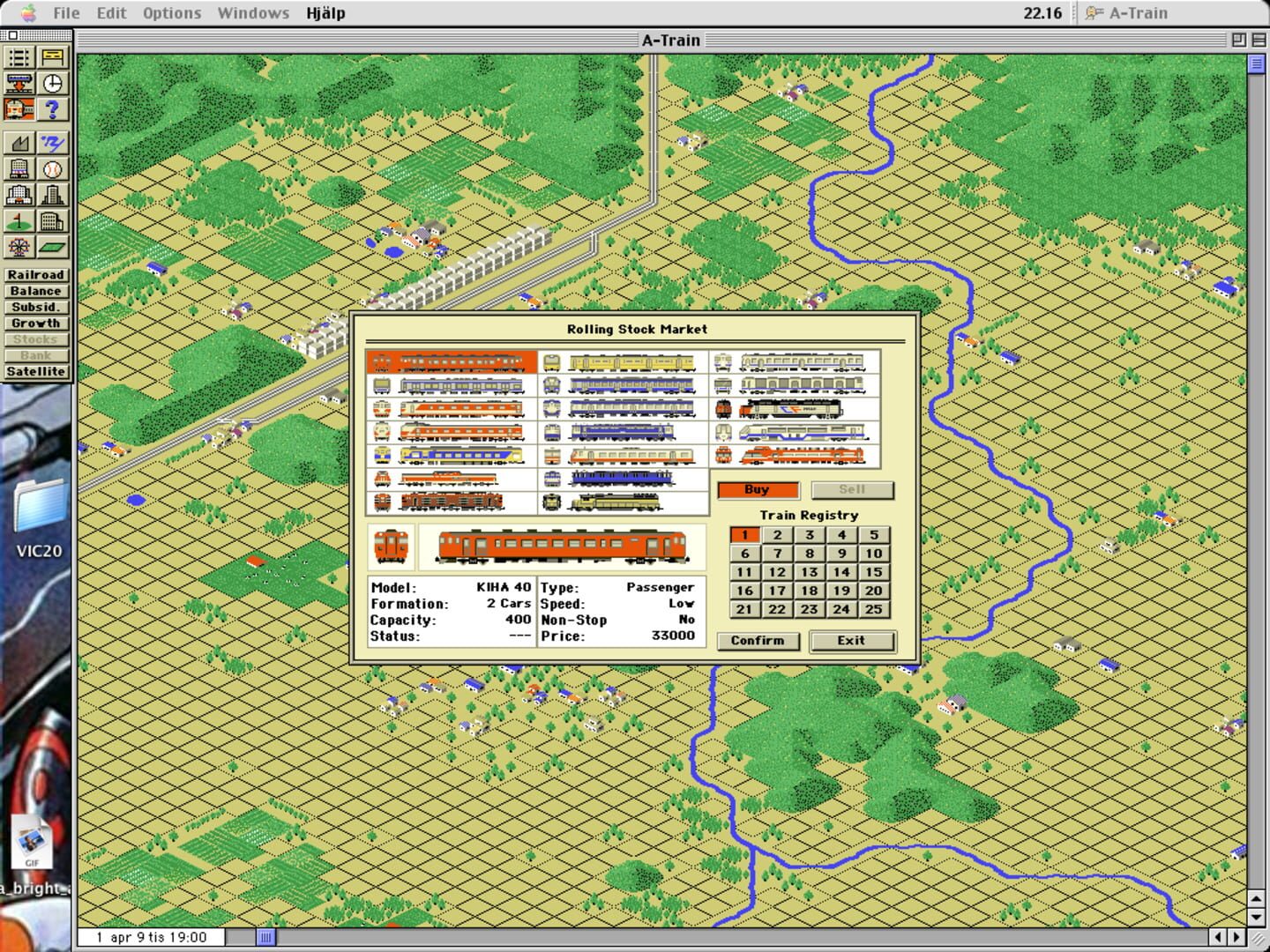Select the factory construction icon
The height and width of the screenshot is (952, 1270).
coord(19,143)
